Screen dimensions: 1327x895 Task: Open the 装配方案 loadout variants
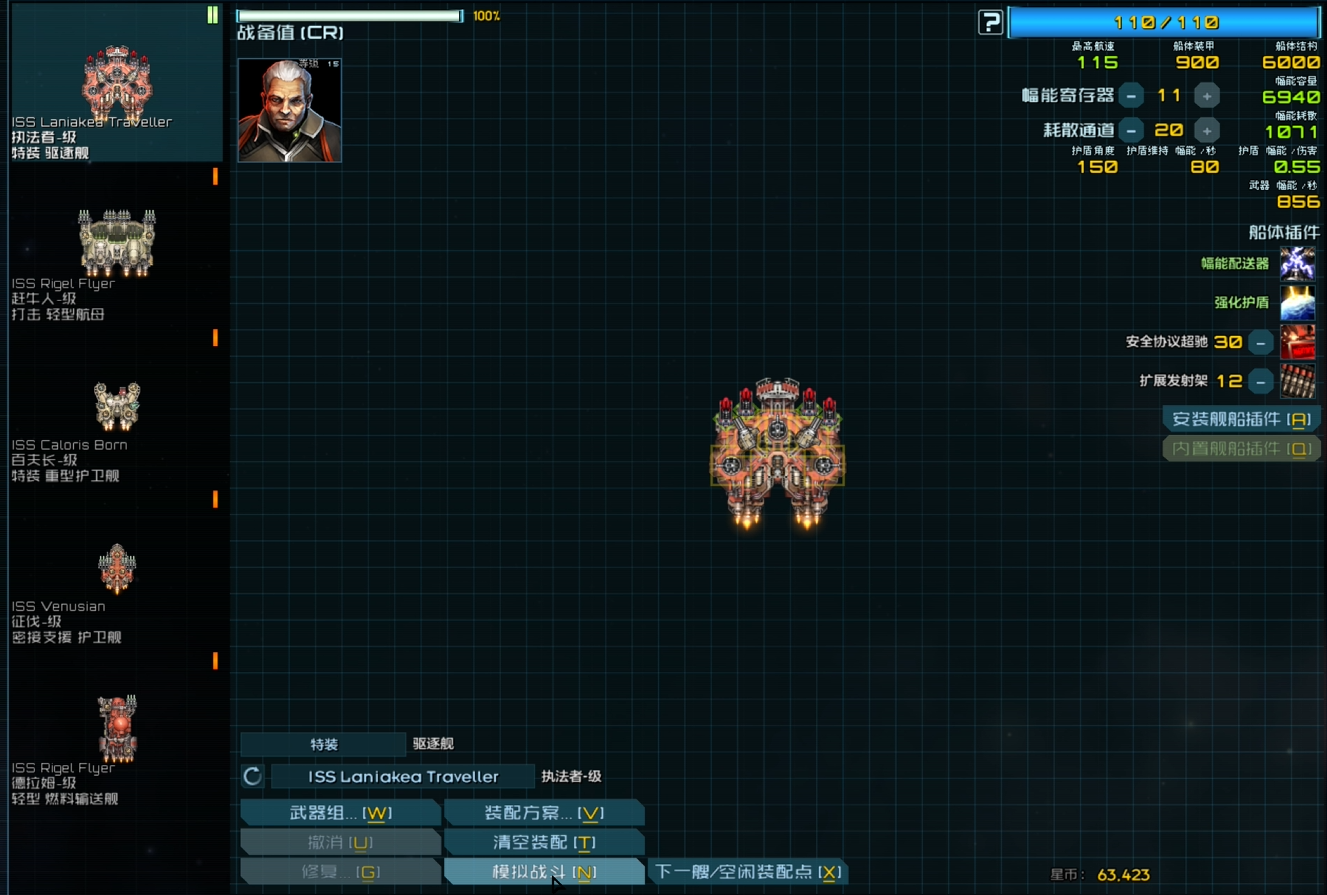tap(544, 813)
